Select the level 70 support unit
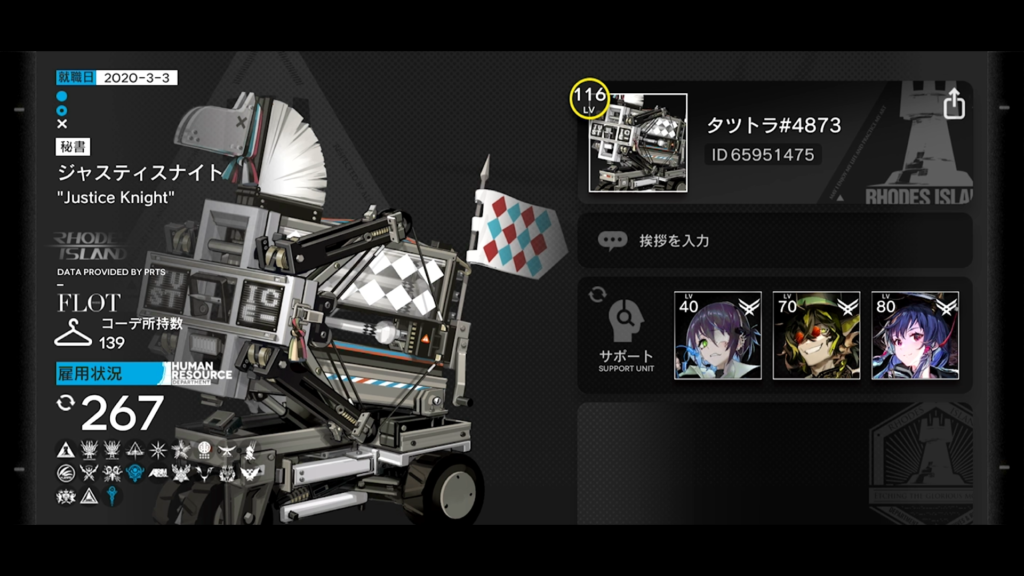1024x576 pixels. click(816, 336)
